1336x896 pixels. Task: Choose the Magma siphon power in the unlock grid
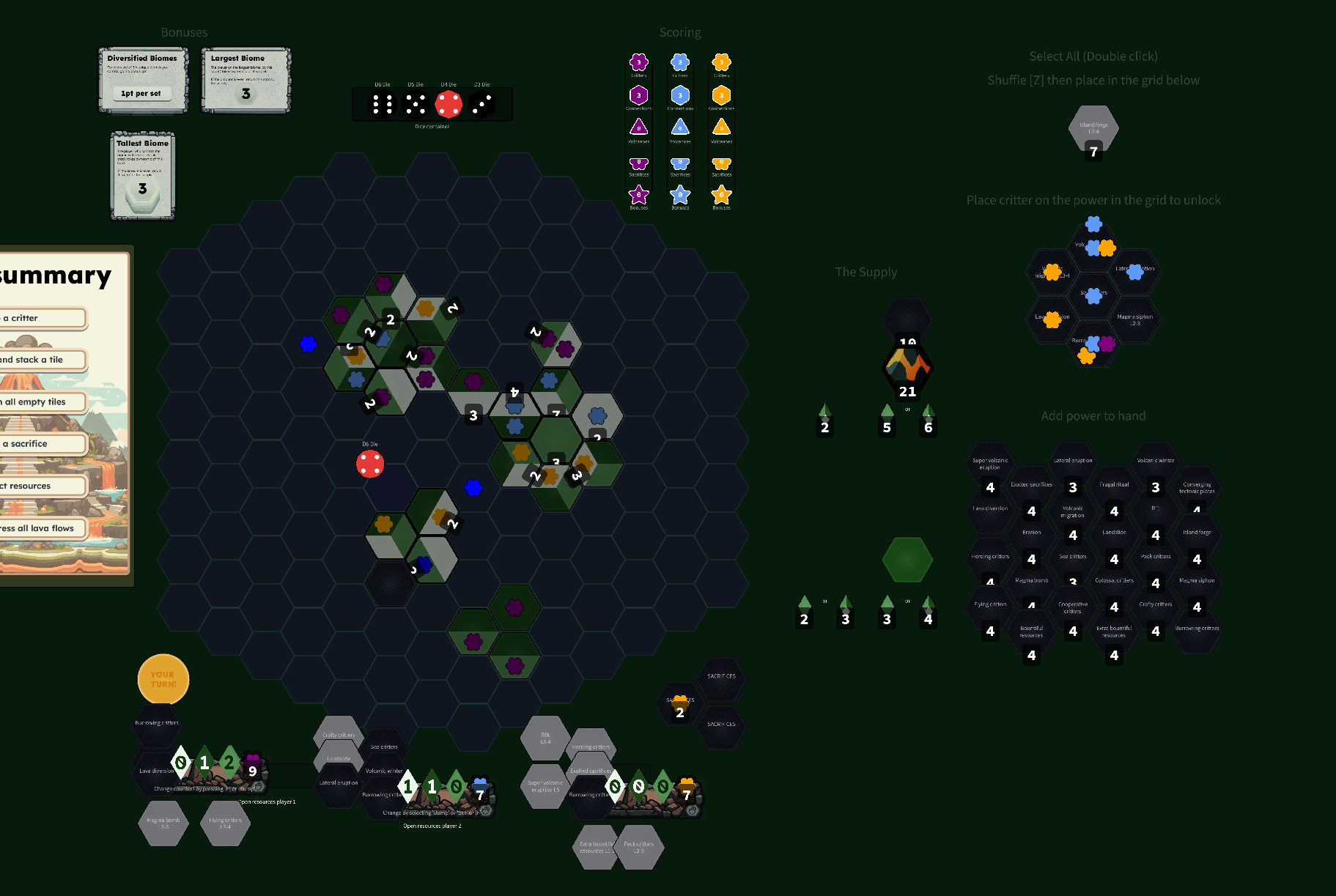[1134, 318]
